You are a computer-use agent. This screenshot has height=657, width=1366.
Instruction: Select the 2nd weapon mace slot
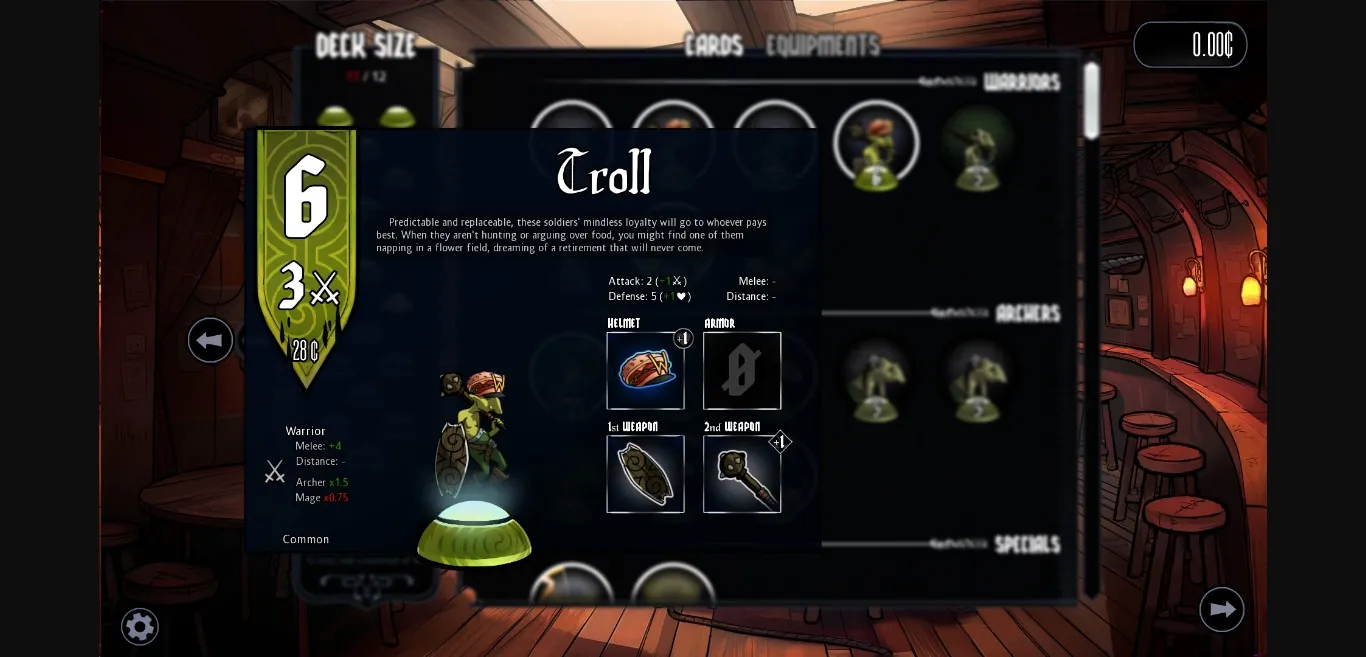coord(742,474)
